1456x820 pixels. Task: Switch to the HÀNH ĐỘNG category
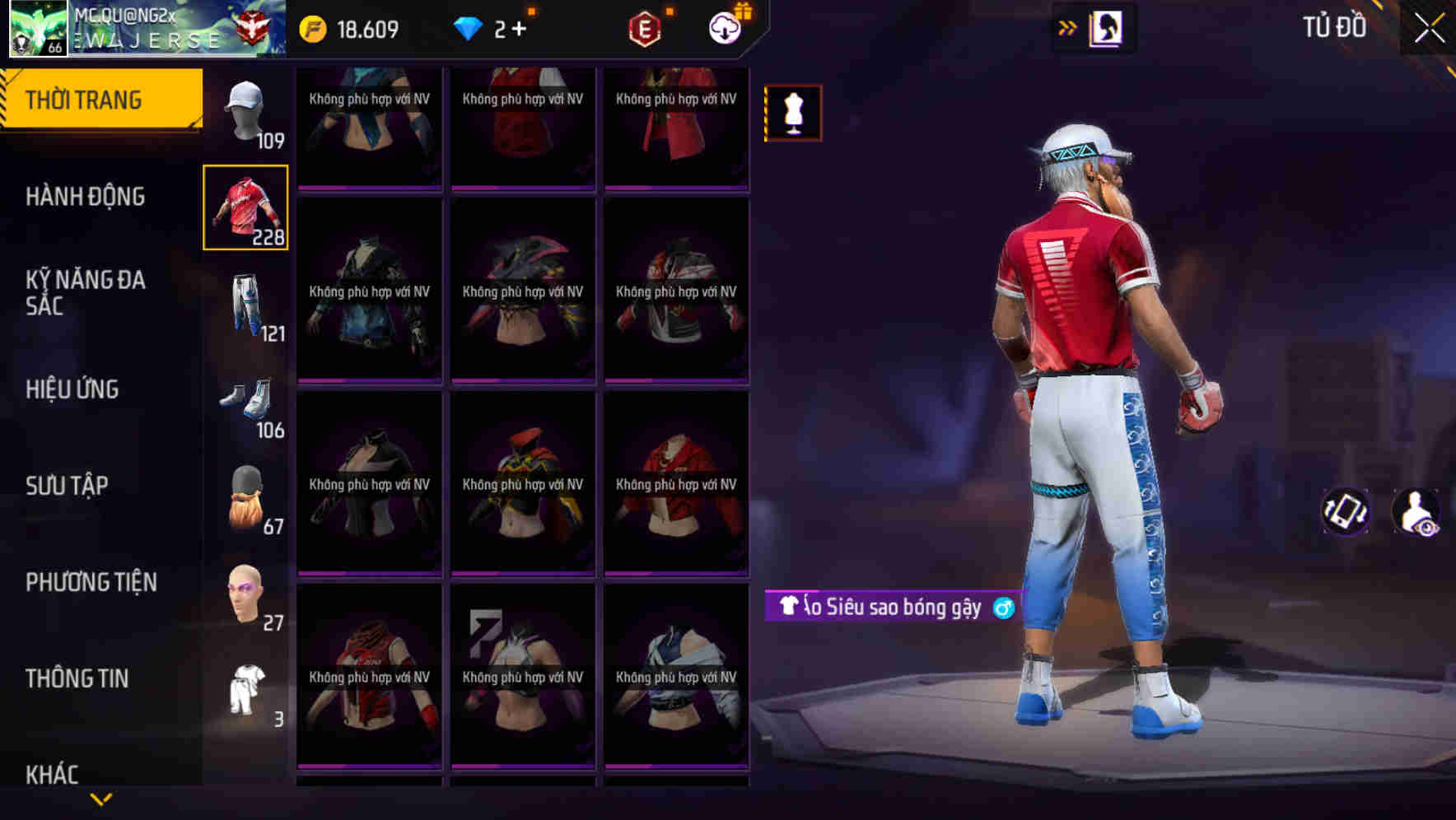85,197
